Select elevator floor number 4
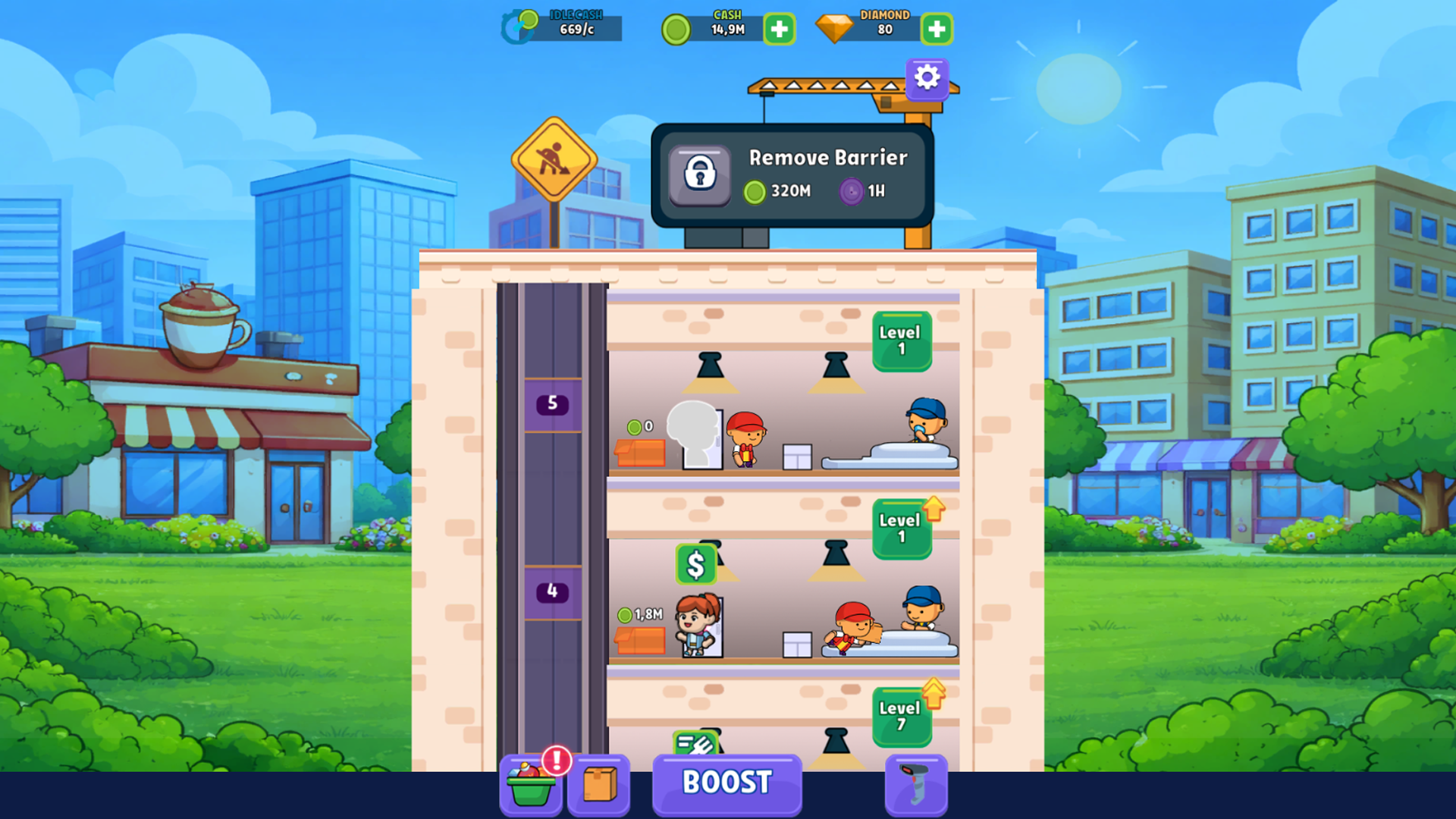Viewport: 1456px width, 819px height. [x=552, y=591]
